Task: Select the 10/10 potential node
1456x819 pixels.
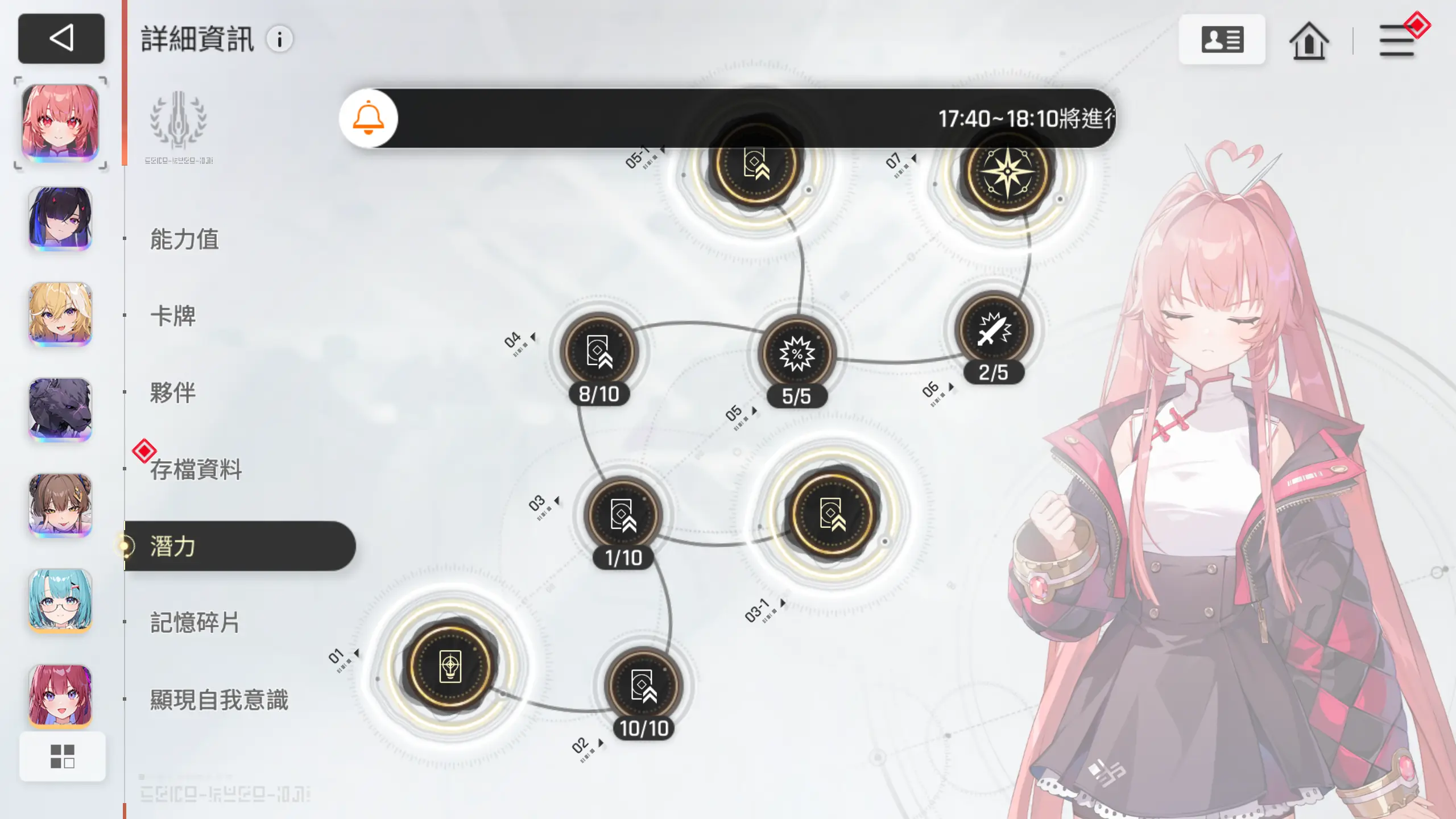Action: coord(644,687)
